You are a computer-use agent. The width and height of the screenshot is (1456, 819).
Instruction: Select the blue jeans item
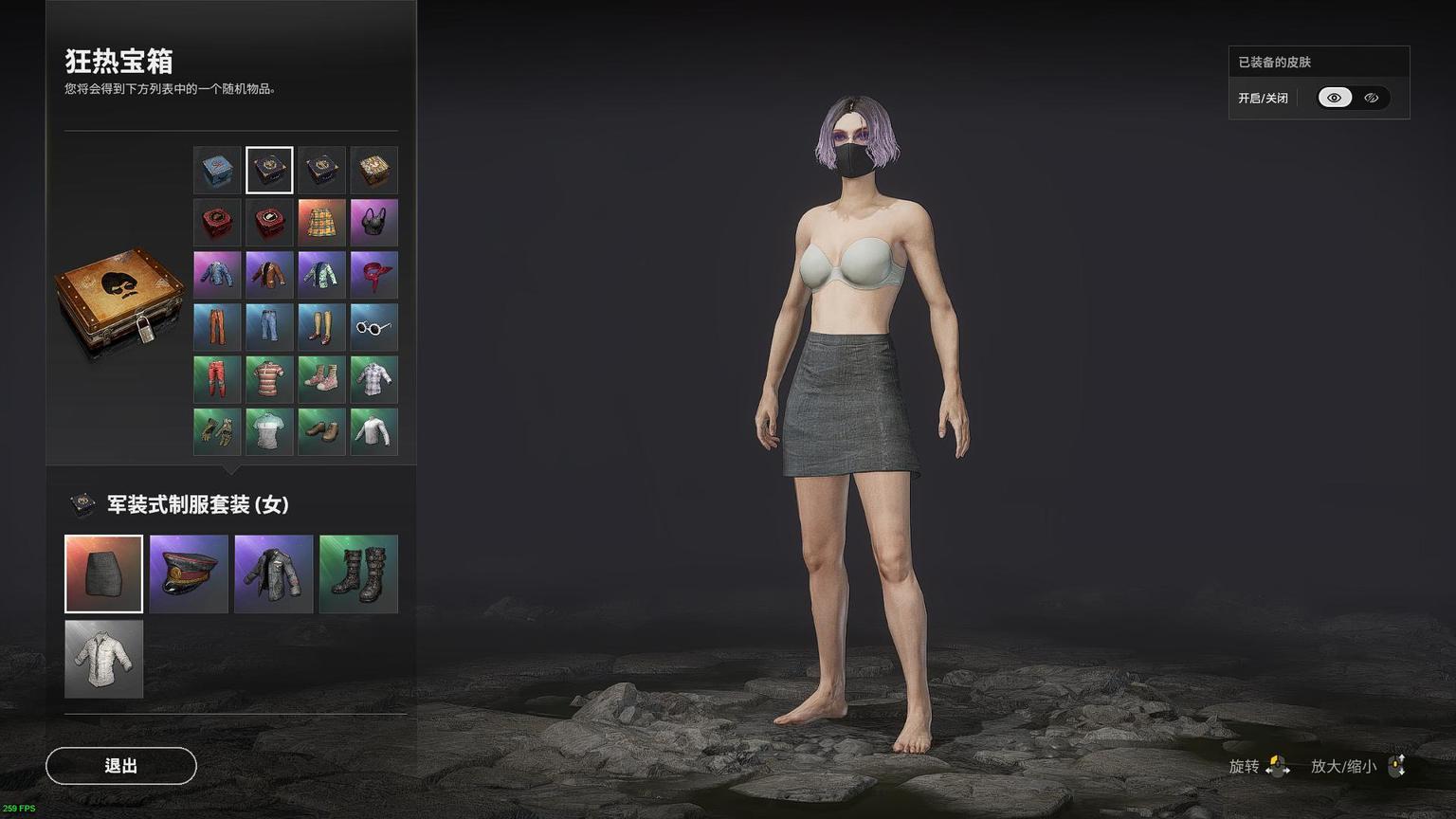point(269,327)
